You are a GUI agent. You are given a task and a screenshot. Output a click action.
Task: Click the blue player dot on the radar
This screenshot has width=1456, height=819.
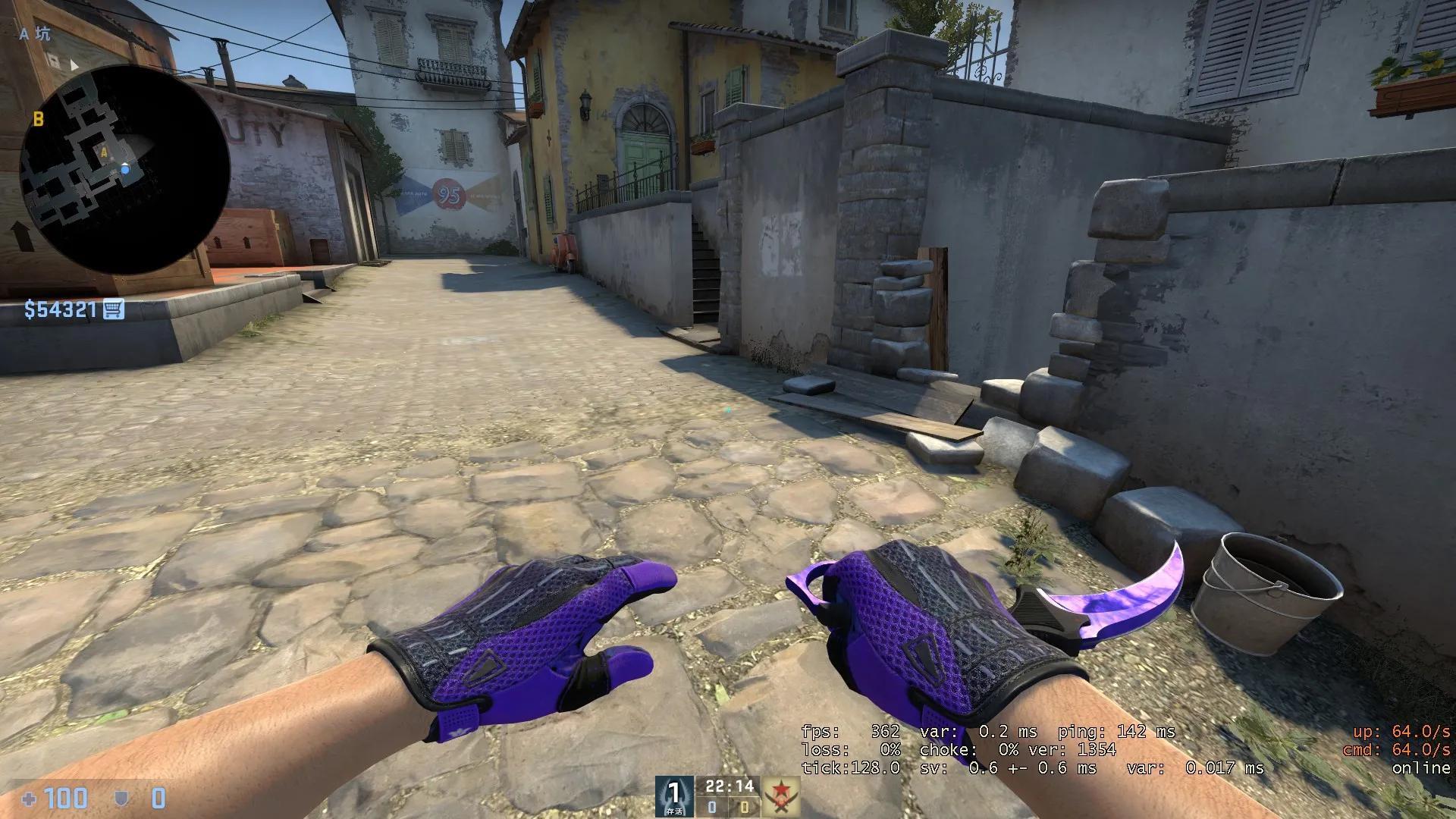tap(125, 171)
